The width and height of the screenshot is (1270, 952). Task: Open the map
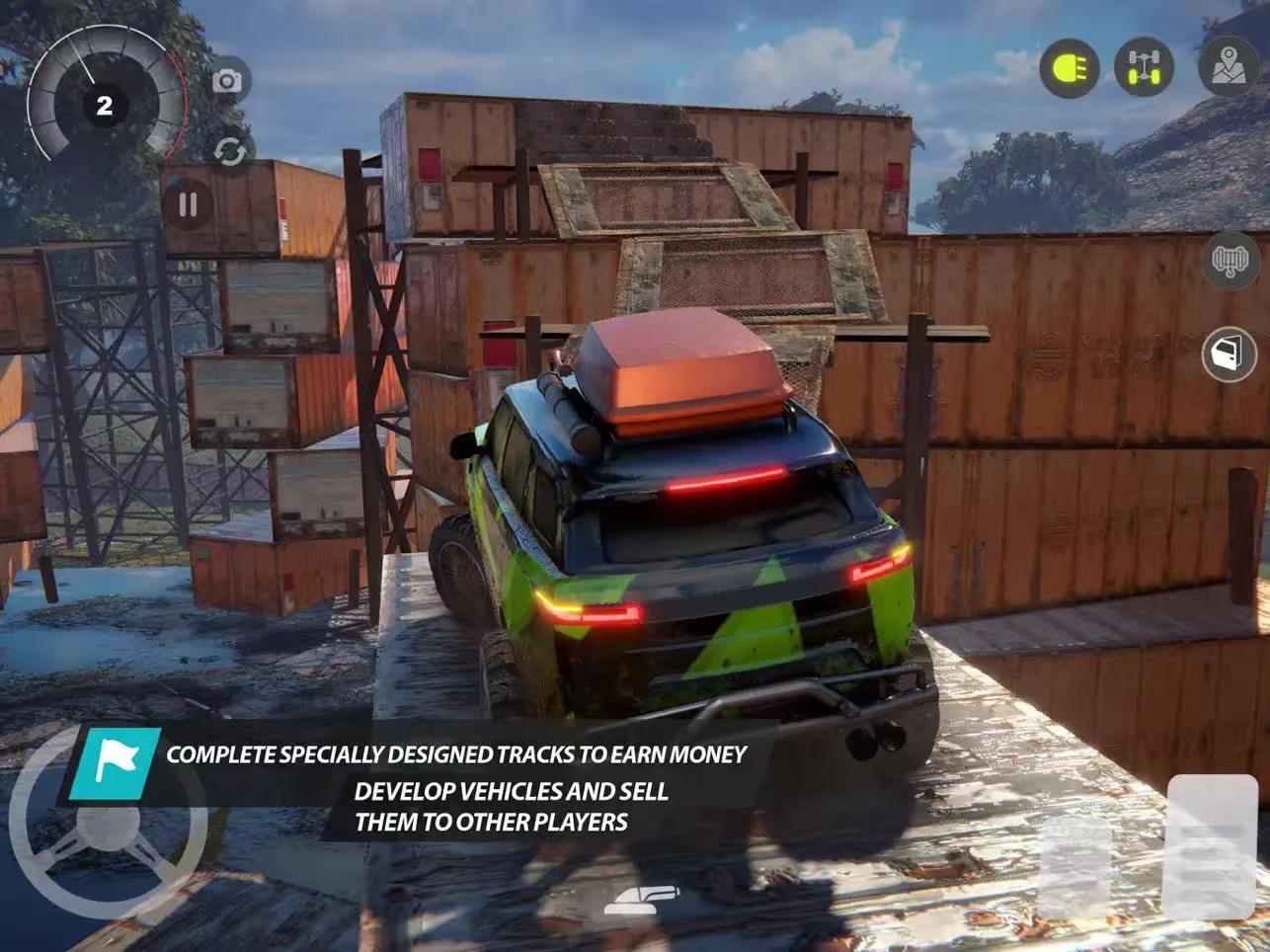[x=1228, y=67]
